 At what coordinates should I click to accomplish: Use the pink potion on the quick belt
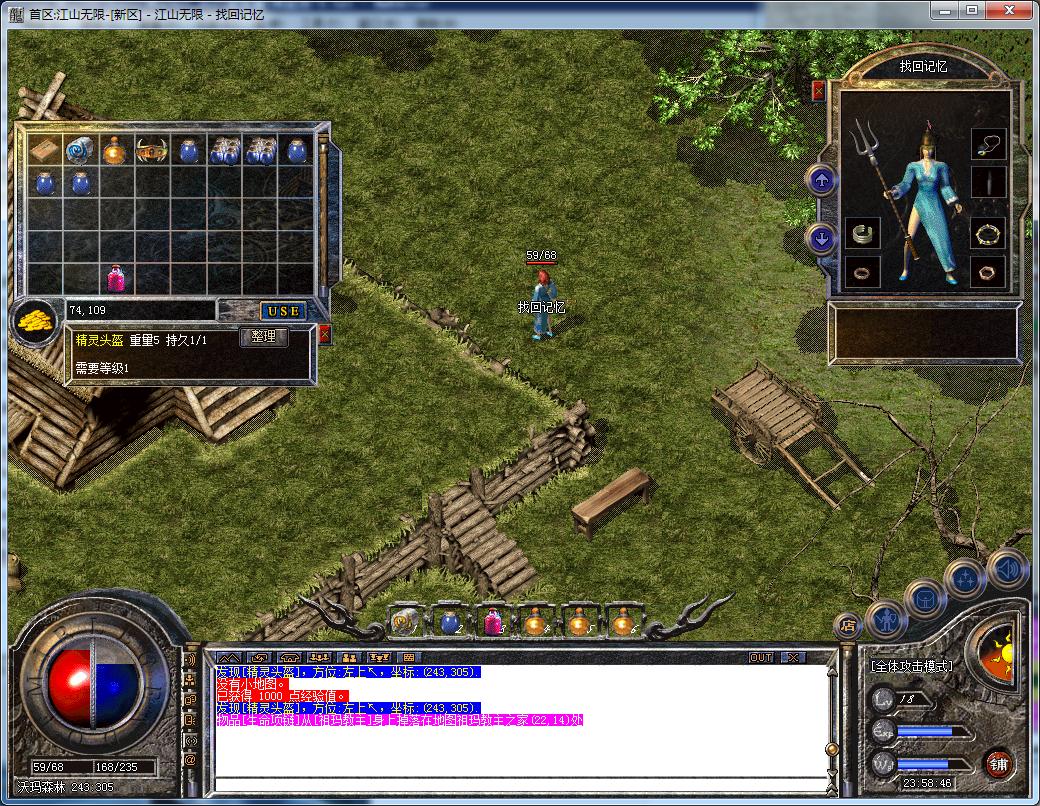click(x=493, y=623)
